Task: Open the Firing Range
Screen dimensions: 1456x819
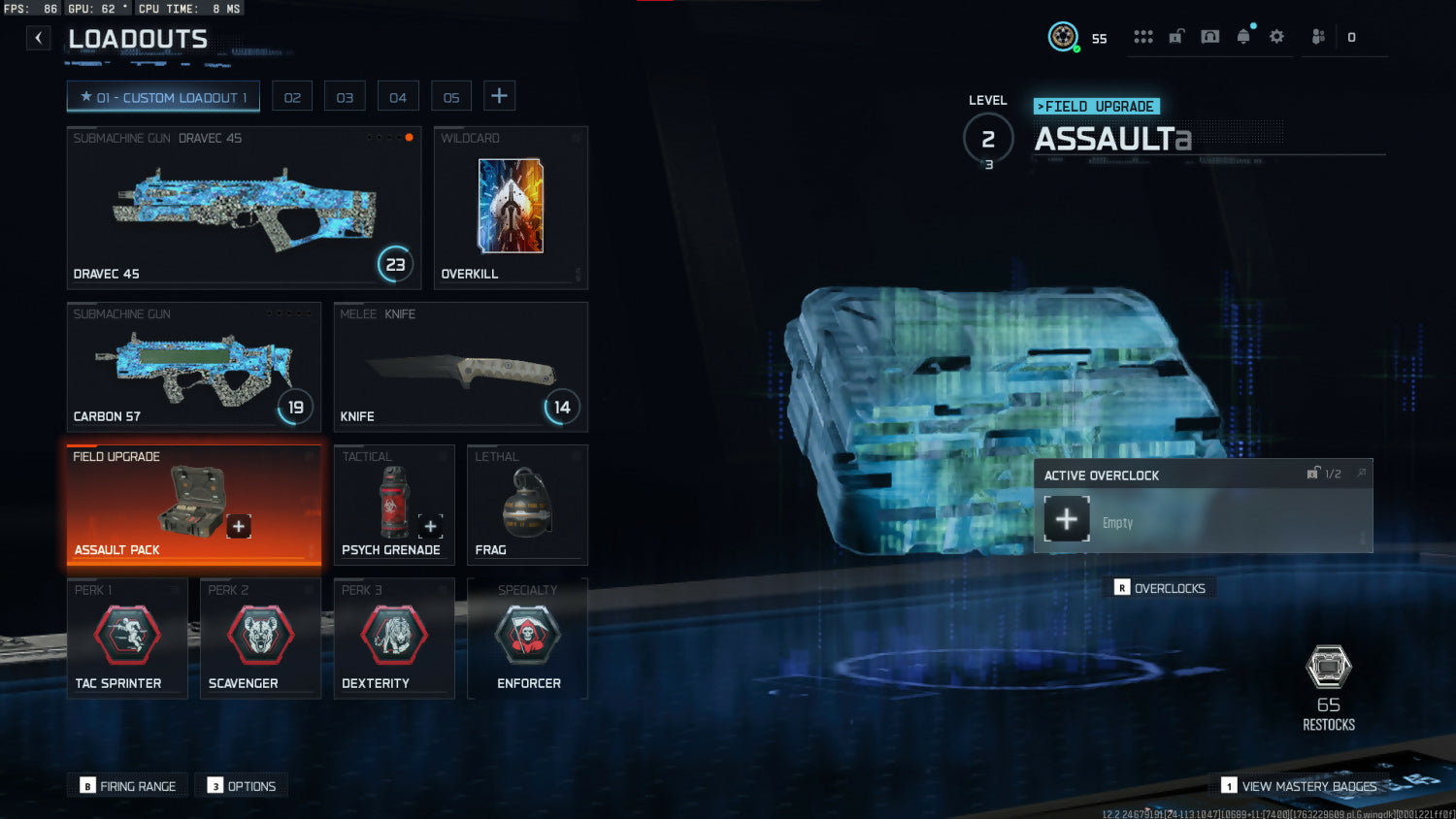Action: (128, 786)
